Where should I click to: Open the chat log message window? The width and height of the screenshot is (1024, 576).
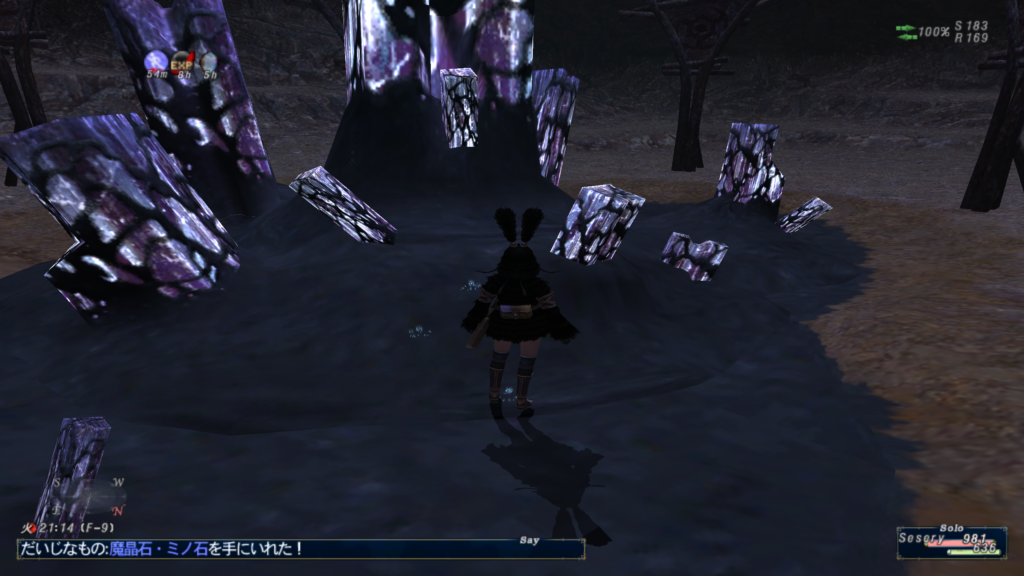(x=300, y=548)
